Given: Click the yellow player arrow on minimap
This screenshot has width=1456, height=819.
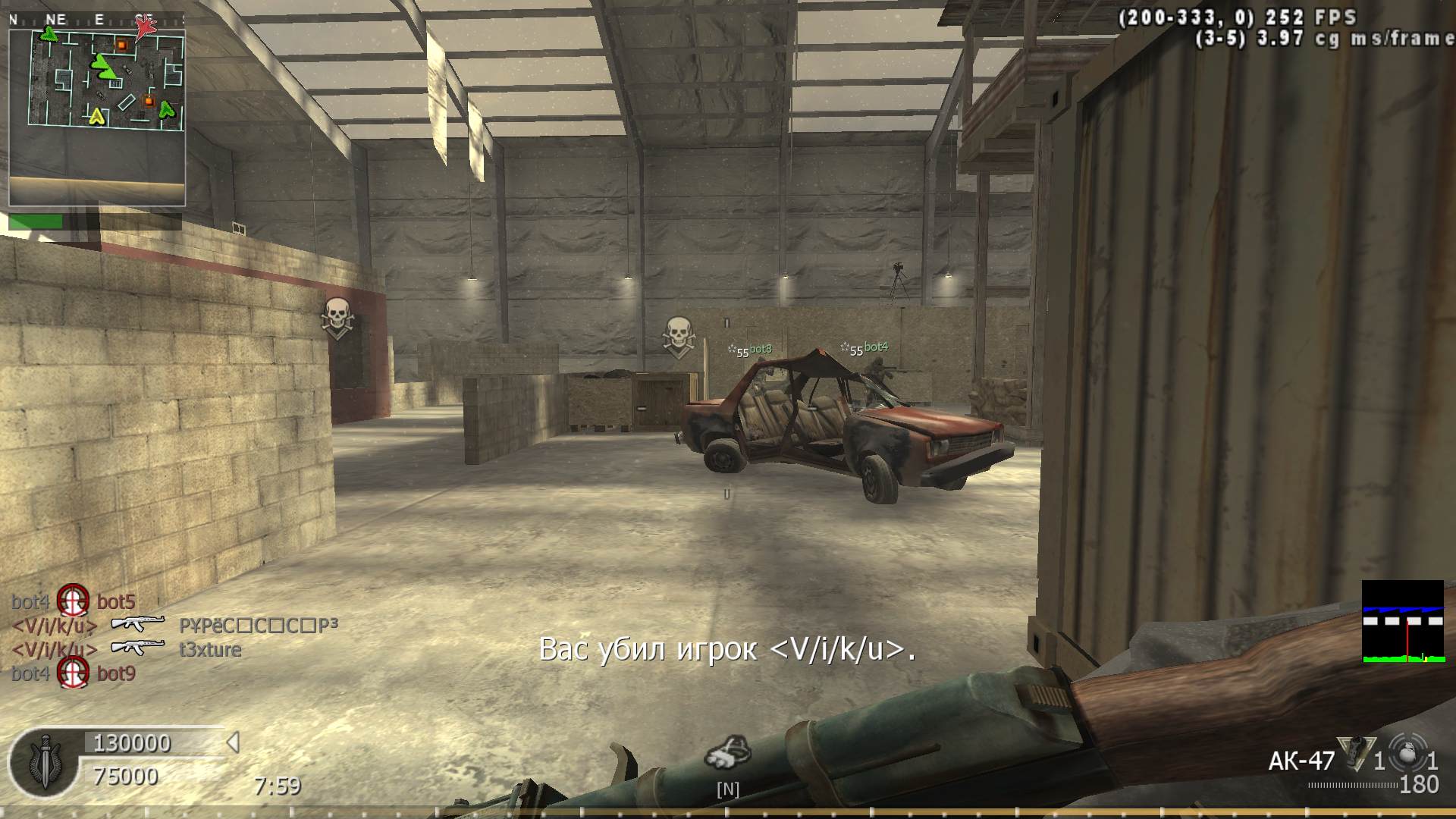Looking at the screenshot, I should point(96,117).
